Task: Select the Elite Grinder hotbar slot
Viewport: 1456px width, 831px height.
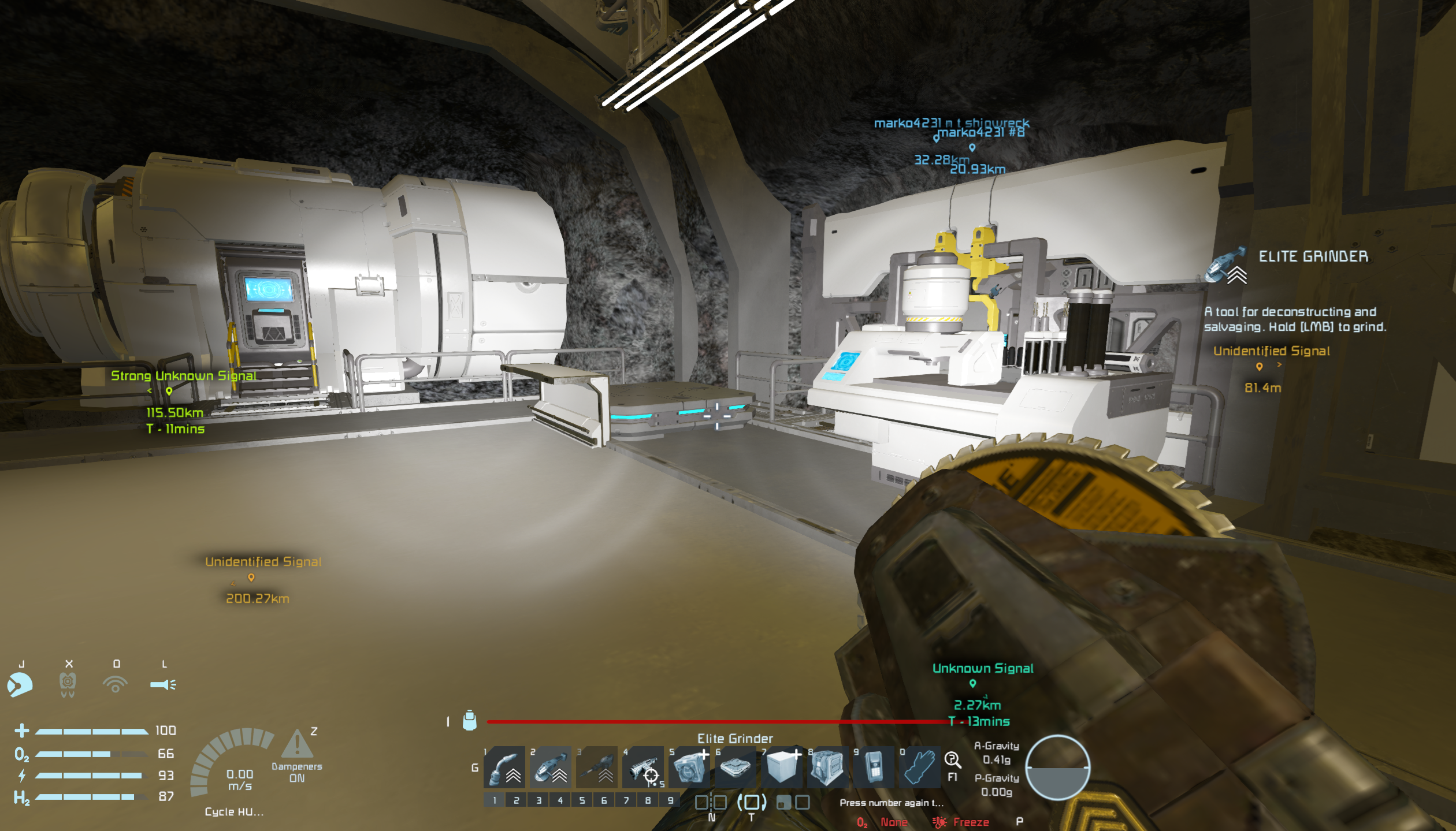Action: tap(551, 767)
